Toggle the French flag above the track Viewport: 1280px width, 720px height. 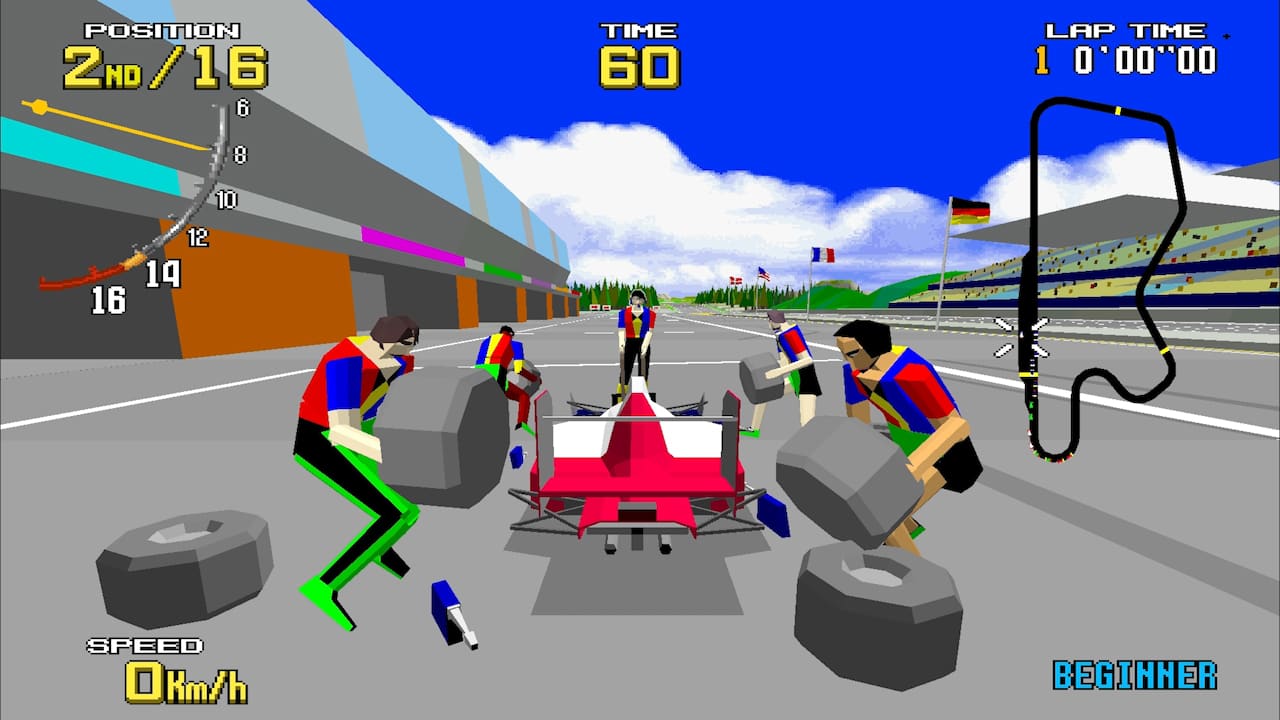(822, 255)
